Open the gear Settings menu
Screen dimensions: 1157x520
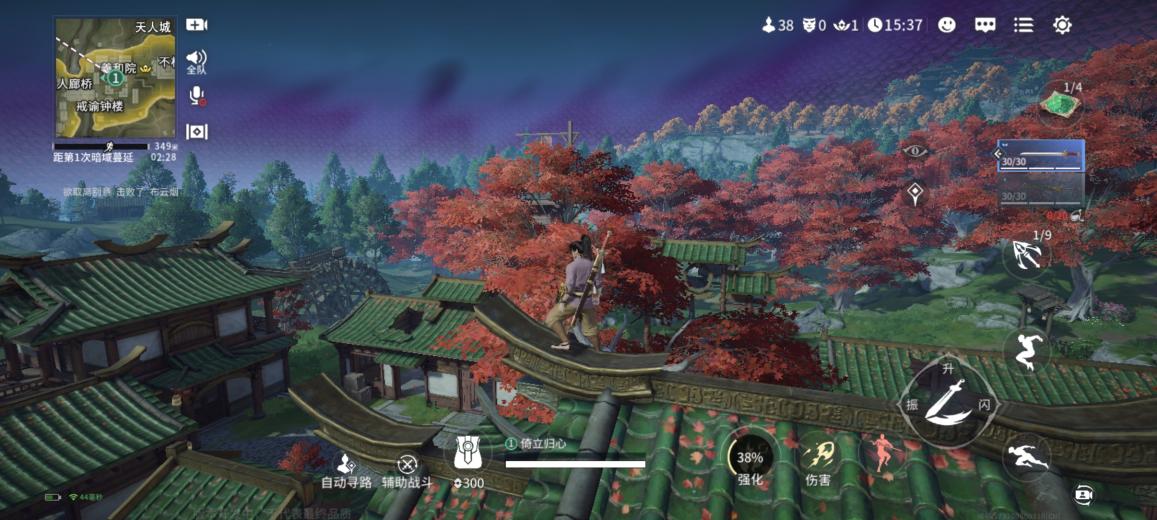[x=1062, y=25]
